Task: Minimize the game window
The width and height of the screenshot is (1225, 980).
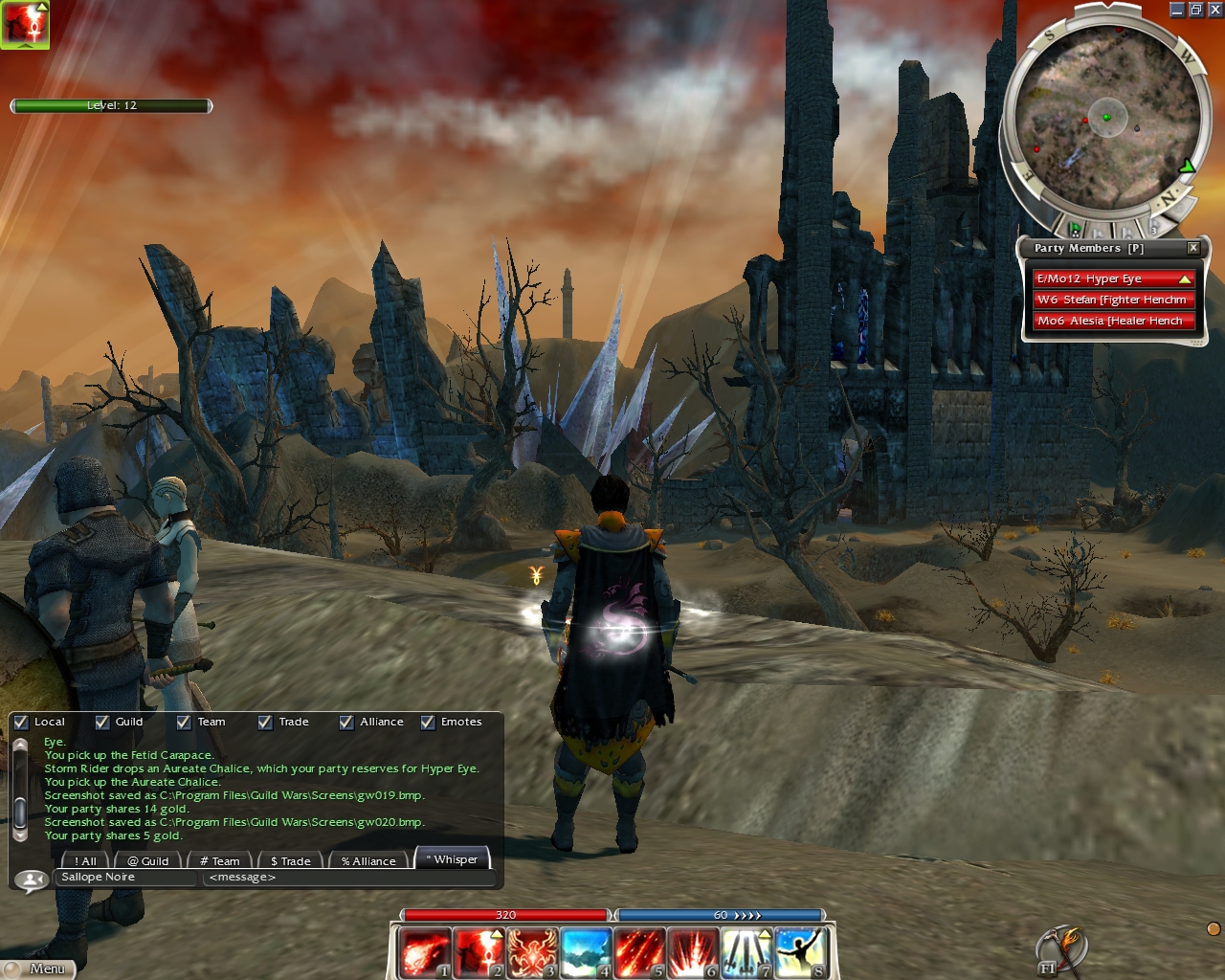Action: click(1177, 10)
